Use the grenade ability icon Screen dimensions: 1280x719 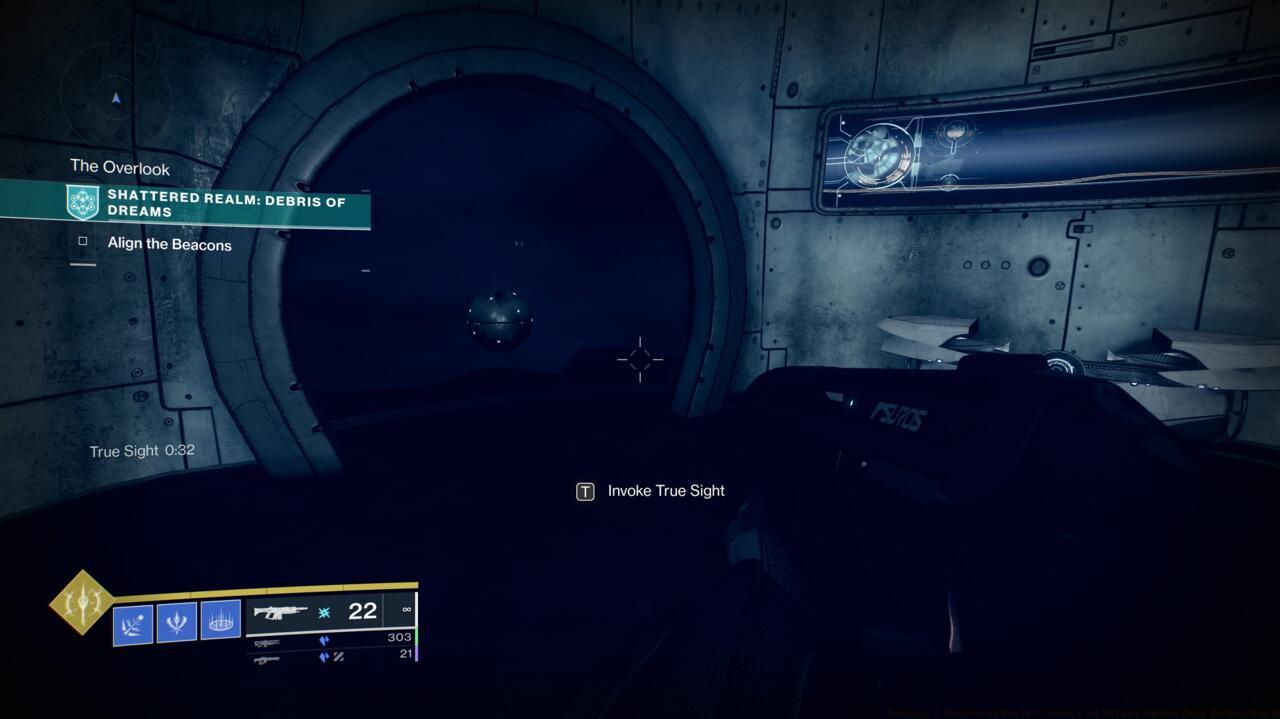pos(133,623)
